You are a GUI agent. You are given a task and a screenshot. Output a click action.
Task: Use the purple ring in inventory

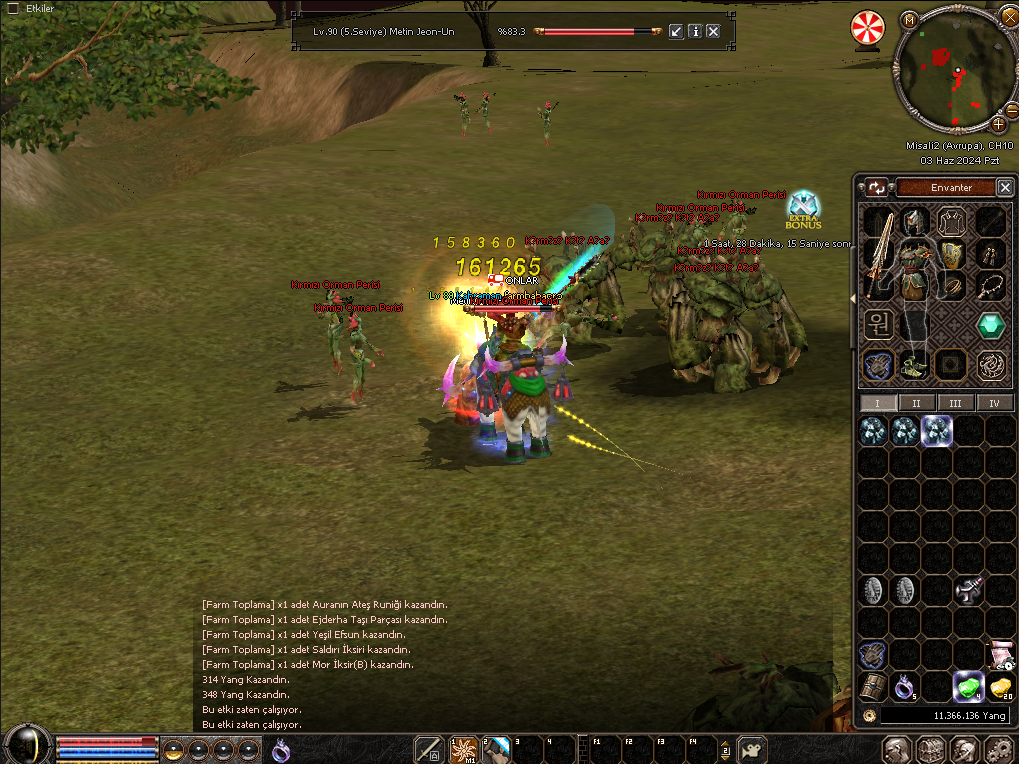(904, 686)
